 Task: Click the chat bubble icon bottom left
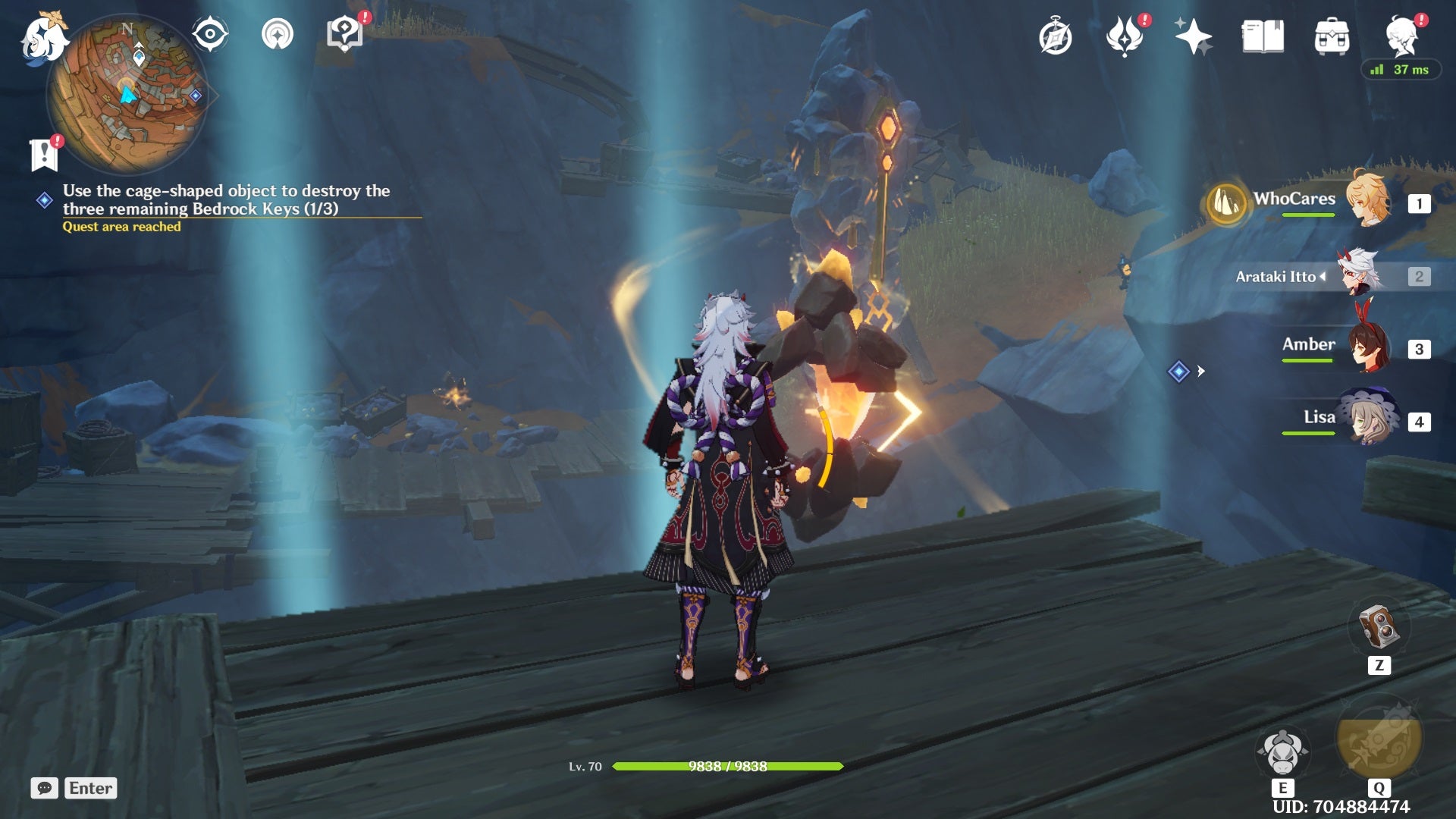[x=45, y=788]
